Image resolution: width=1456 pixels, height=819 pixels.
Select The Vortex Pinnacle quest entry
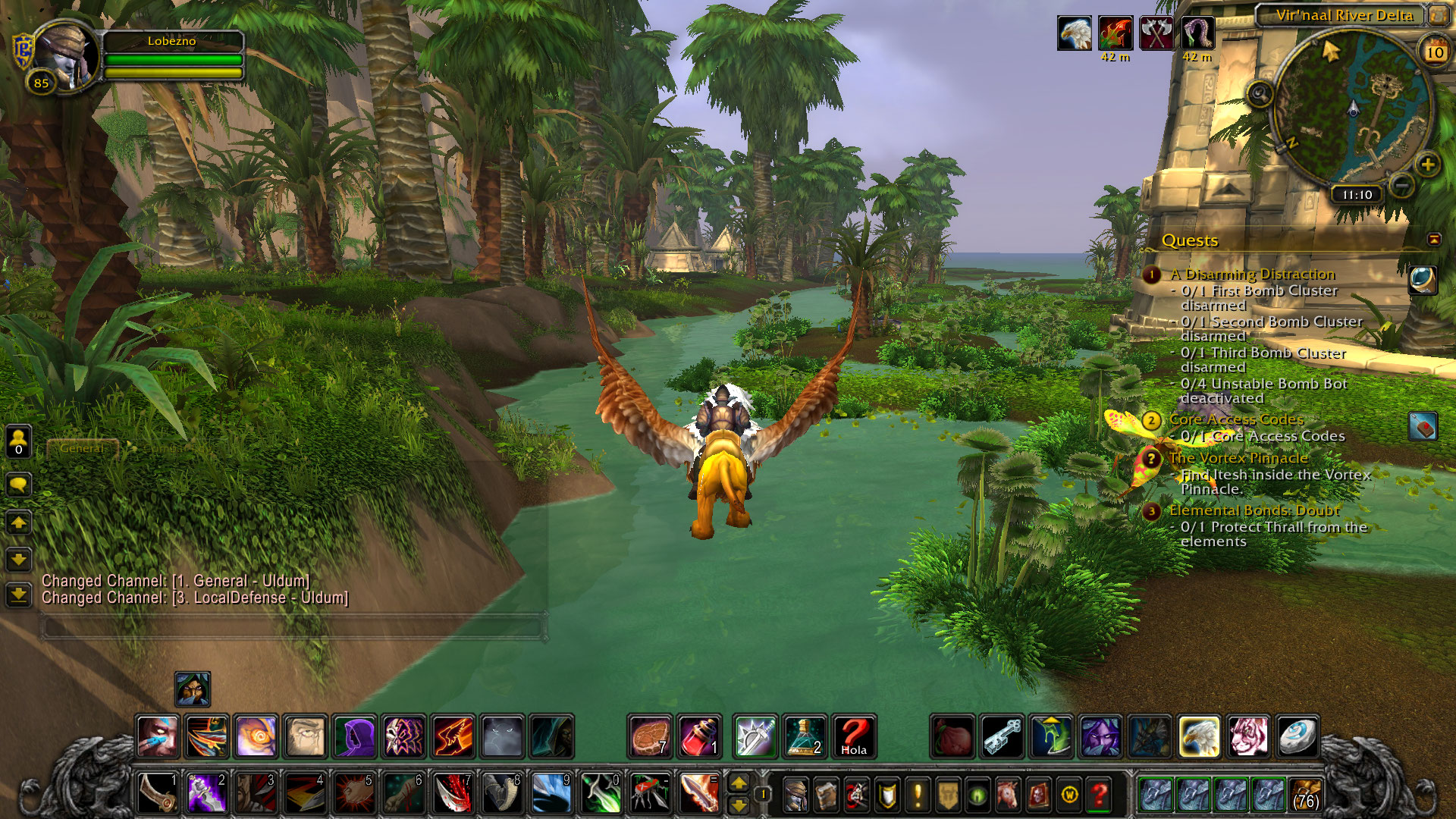point(1238,458)
